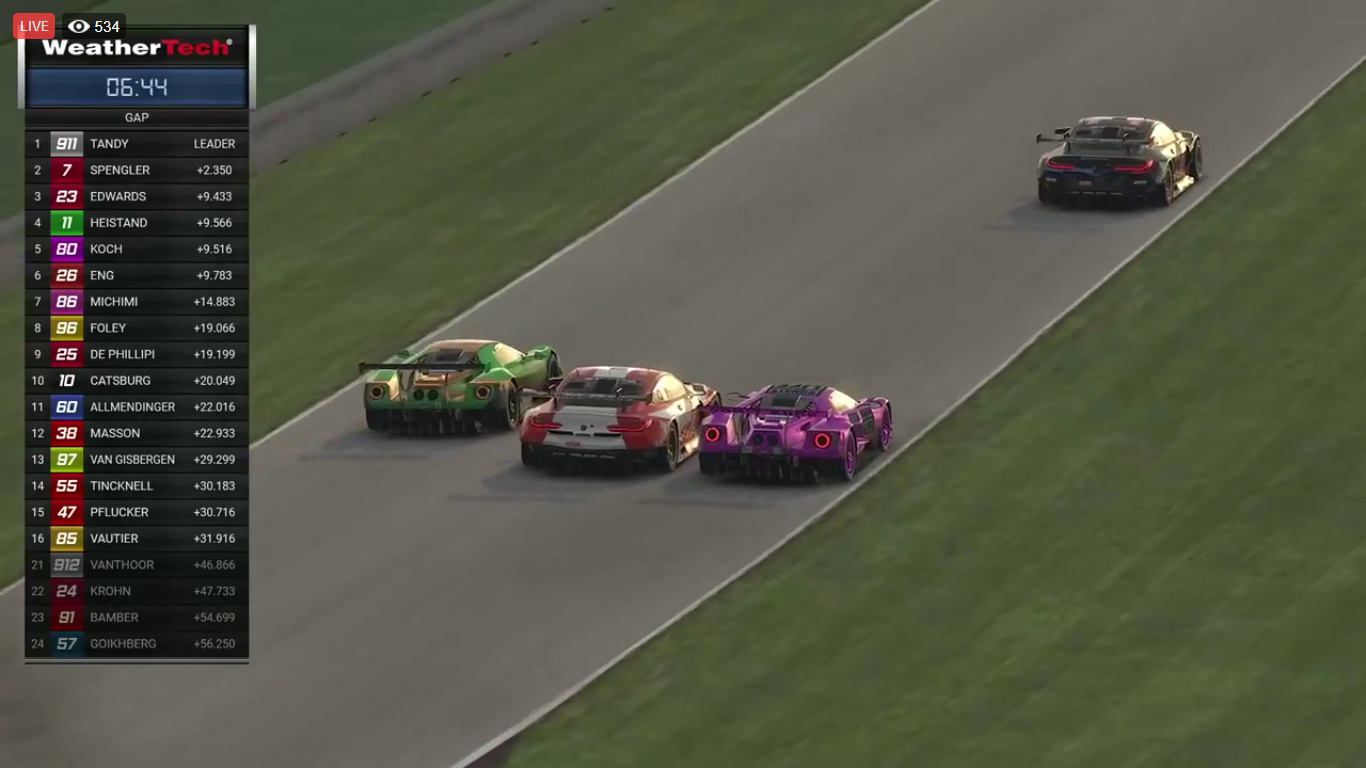Choose Spengler in the leaderboard
This screenshot has height=768, width=1366.
point(137,170)
